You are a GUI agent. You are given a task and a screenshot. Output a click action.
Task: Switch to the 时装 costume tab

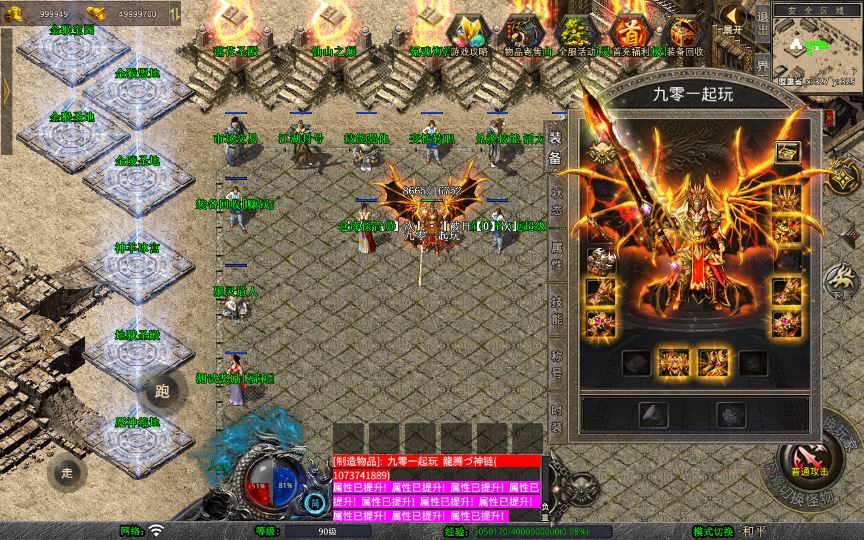click(556, 418)
